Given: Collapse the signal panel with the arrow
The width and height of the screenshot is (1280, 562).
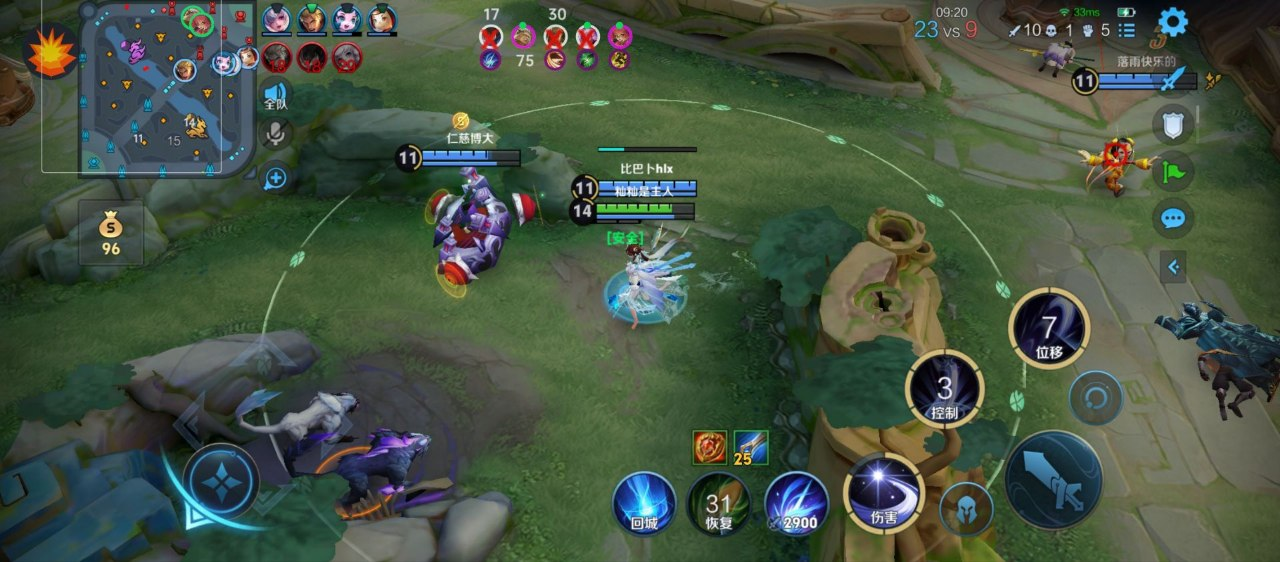Looking at the screenshot, I should (x=1173, y=266).
